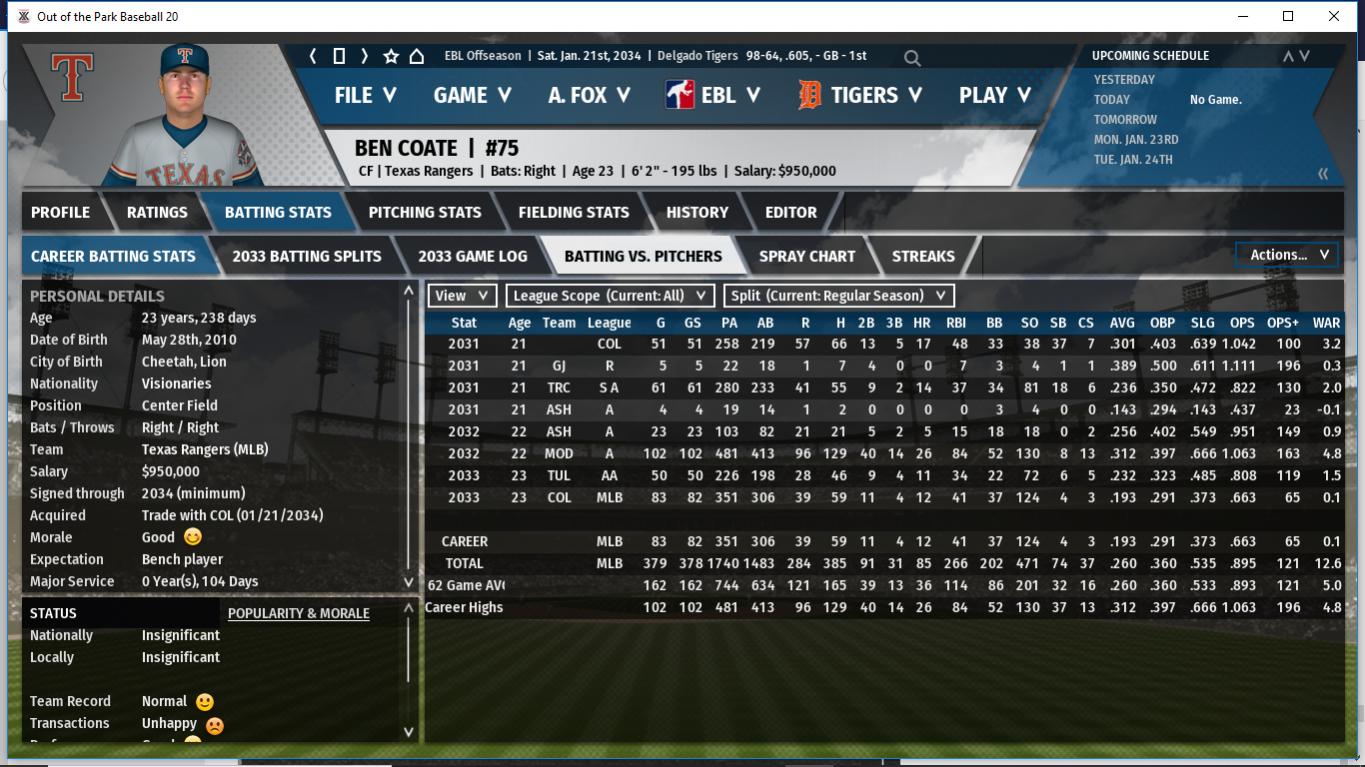1365x767 pixels.
Task: Open the PITCHING STATS tab
Action: 424,212
